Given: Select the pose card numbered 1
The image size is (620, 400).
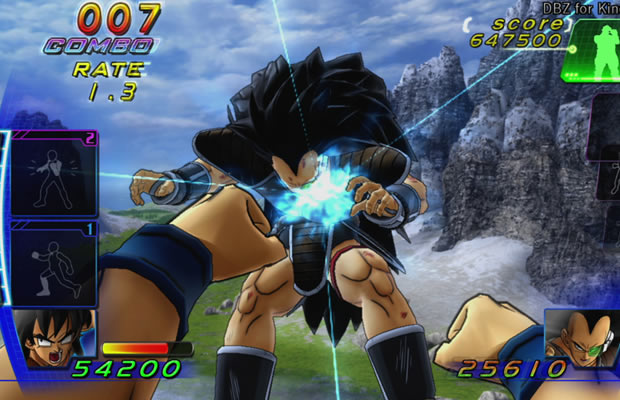Looking at the screenshot, I should click(53, 263).
